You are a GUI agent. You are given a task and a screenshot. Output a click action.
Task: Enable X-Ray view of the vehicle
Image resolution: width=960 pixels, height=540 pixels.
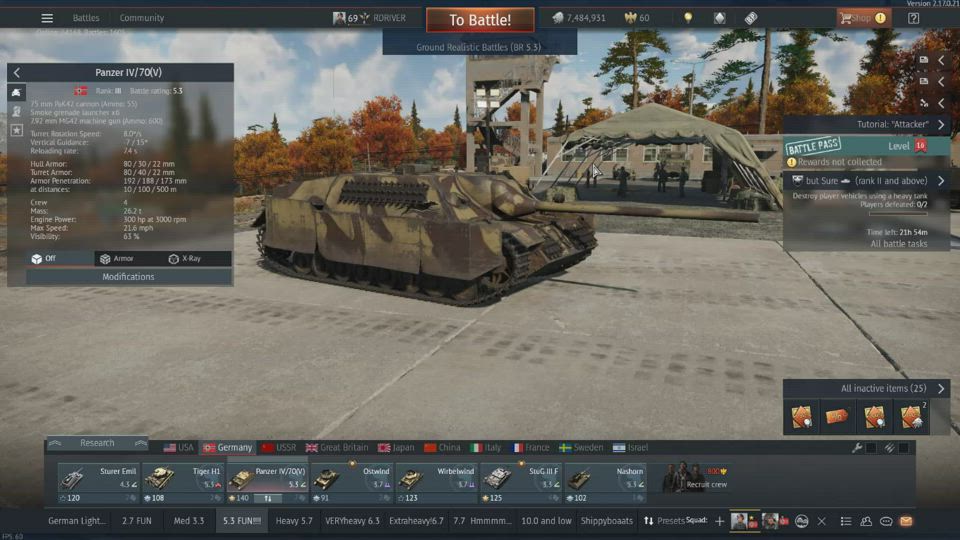185,259
